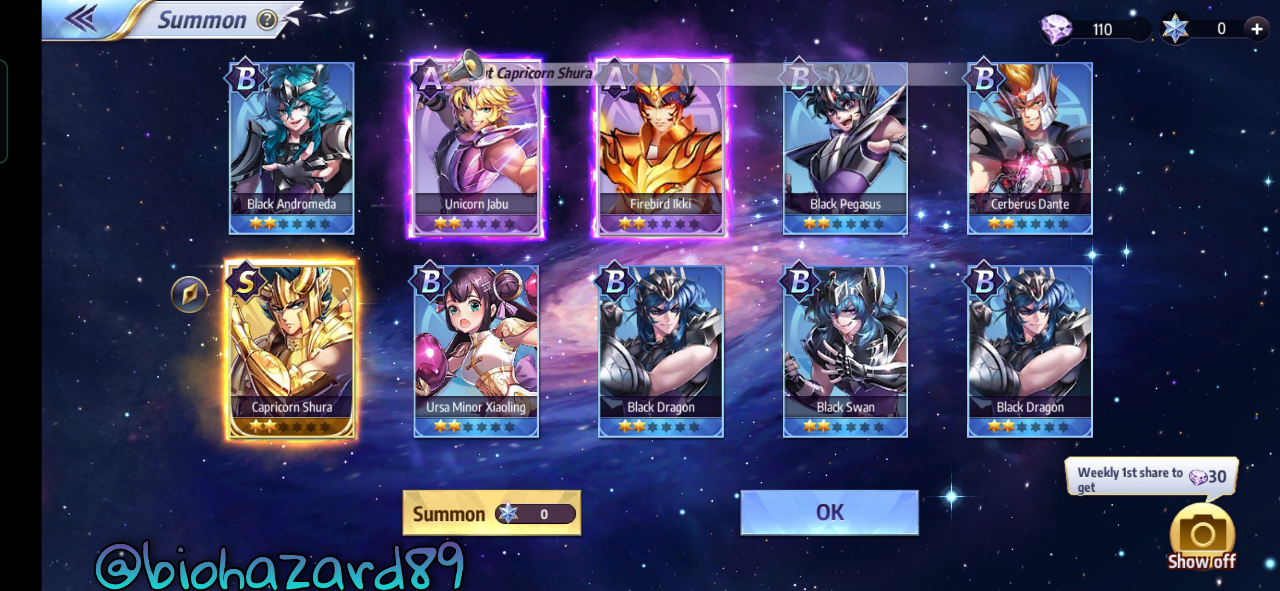Go back using the double-arrow button
Viewport: 1280px width, 591px height.
(x=80, y=18)
